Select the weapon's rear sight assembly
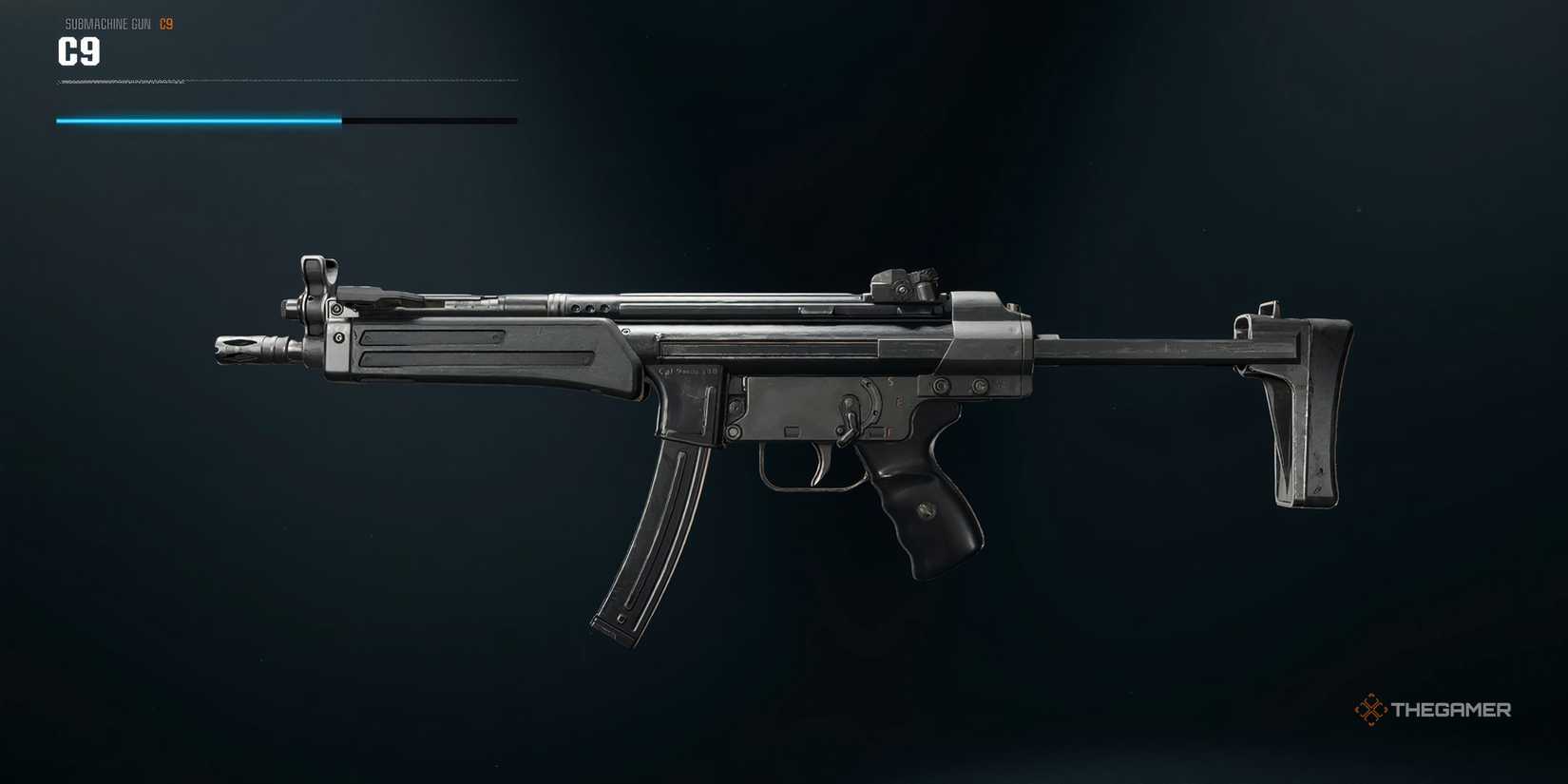Screen dimensions: 1568x784 [903, 280]
